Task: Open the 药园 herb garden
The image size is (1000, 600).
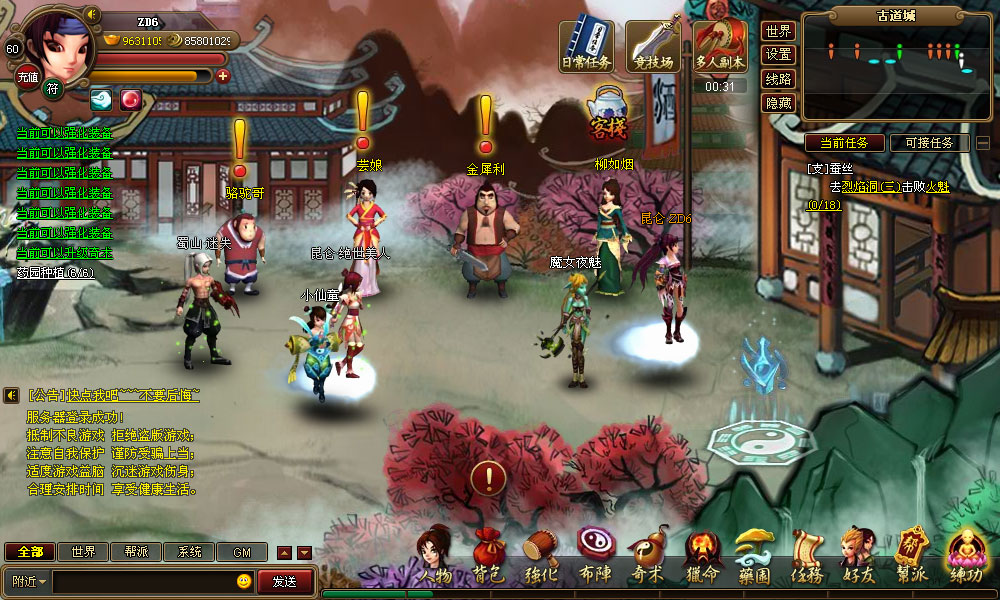Action: (x=753, y=558)
